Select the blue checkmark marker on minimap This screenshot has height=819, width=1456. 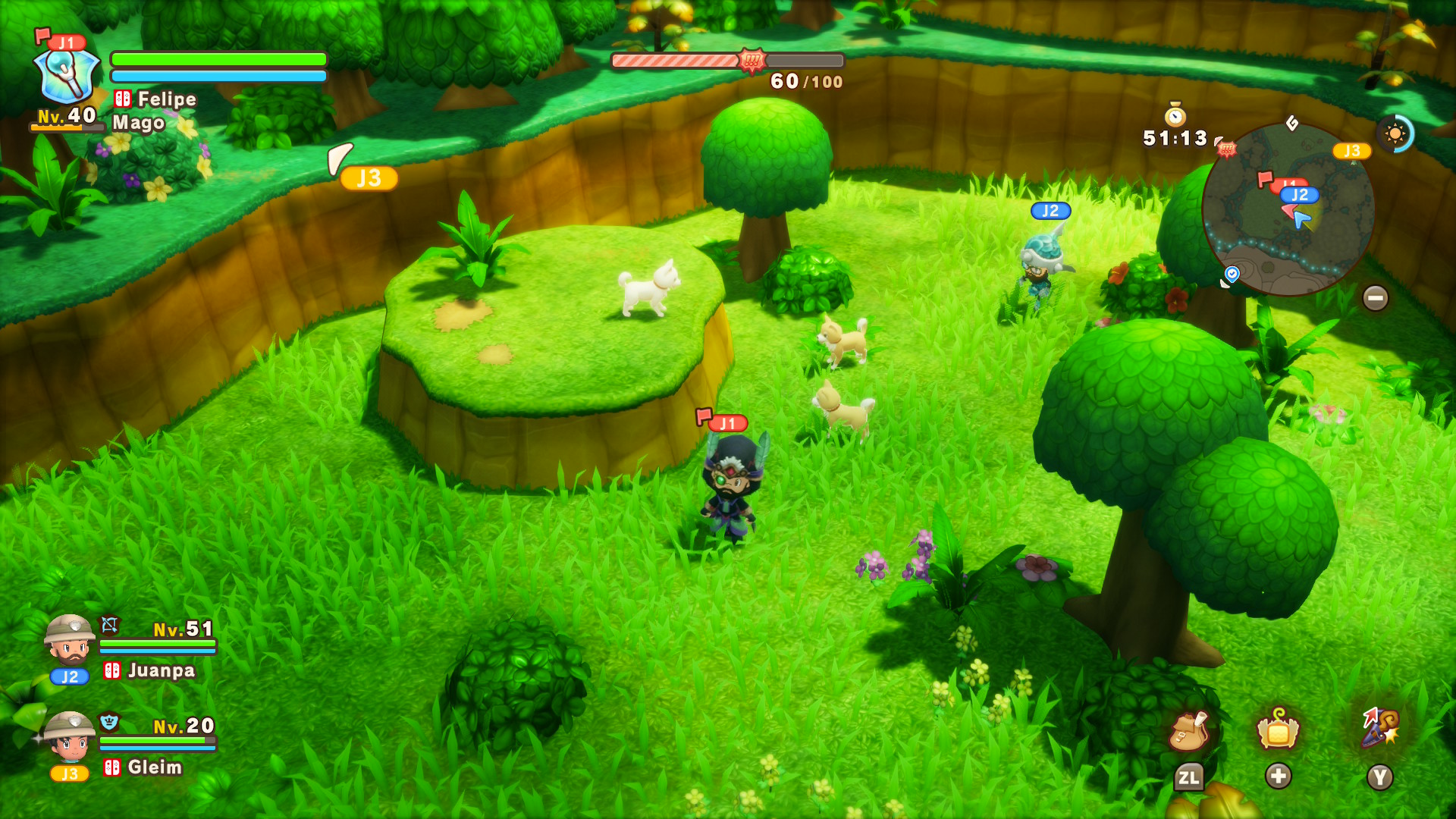coord(1232,273)
